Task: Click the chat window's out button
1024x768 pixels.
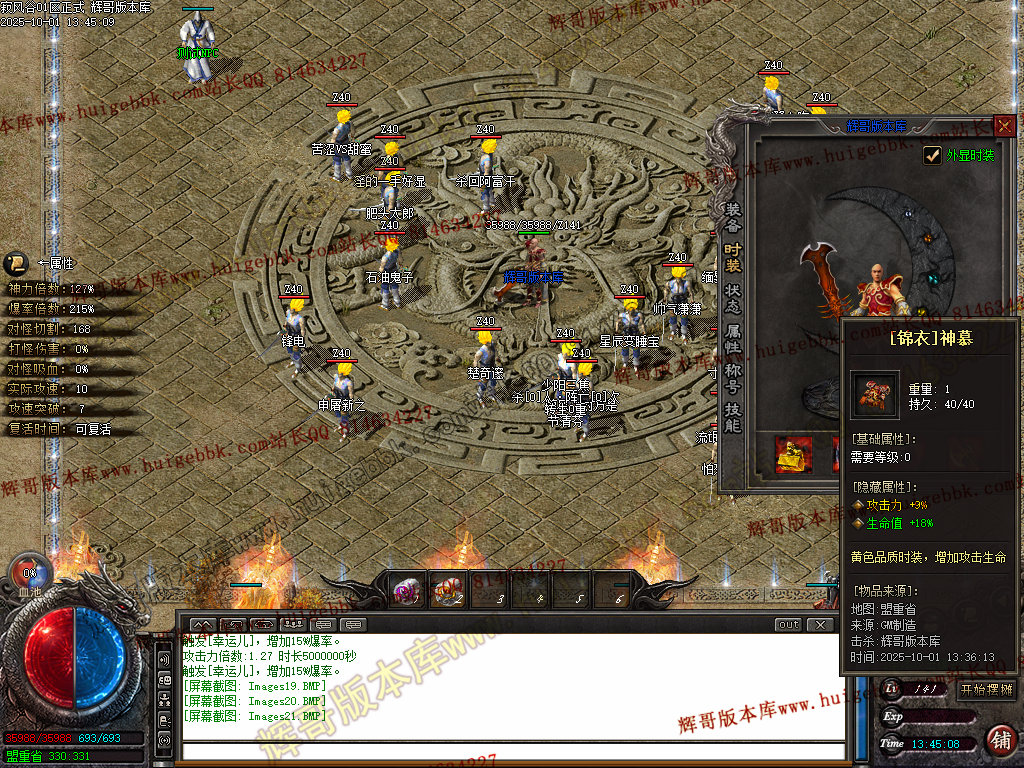Action: tap(789, 625)
